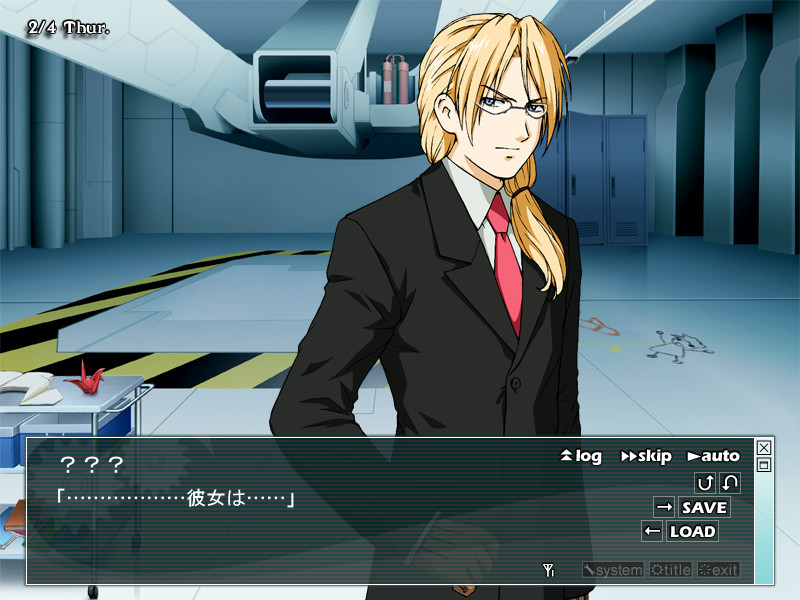This screenshot has height=600, width=800.
Task: Close the message window with the X
Action: (x=764, y=448)
